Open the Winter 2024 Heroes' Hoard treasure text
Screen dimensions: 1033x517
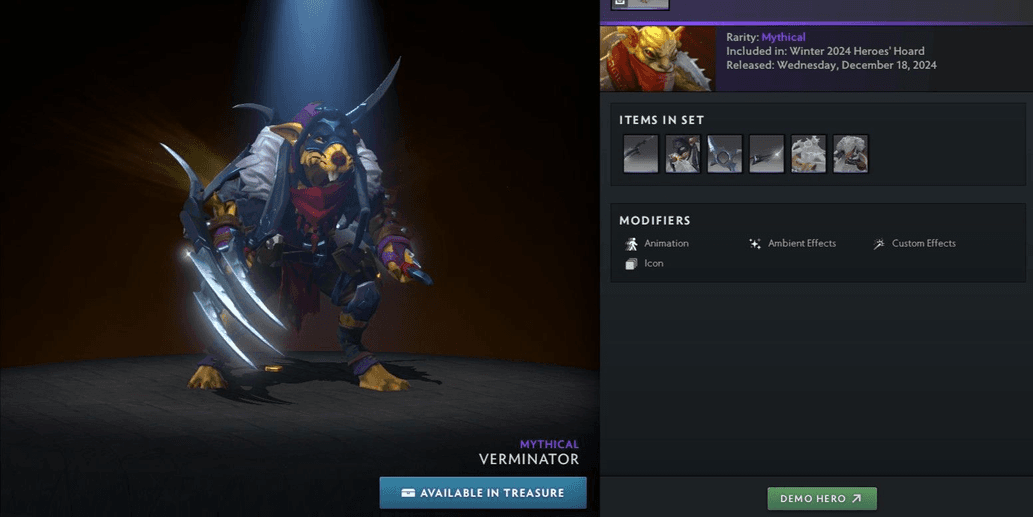(x=856, y=51)
